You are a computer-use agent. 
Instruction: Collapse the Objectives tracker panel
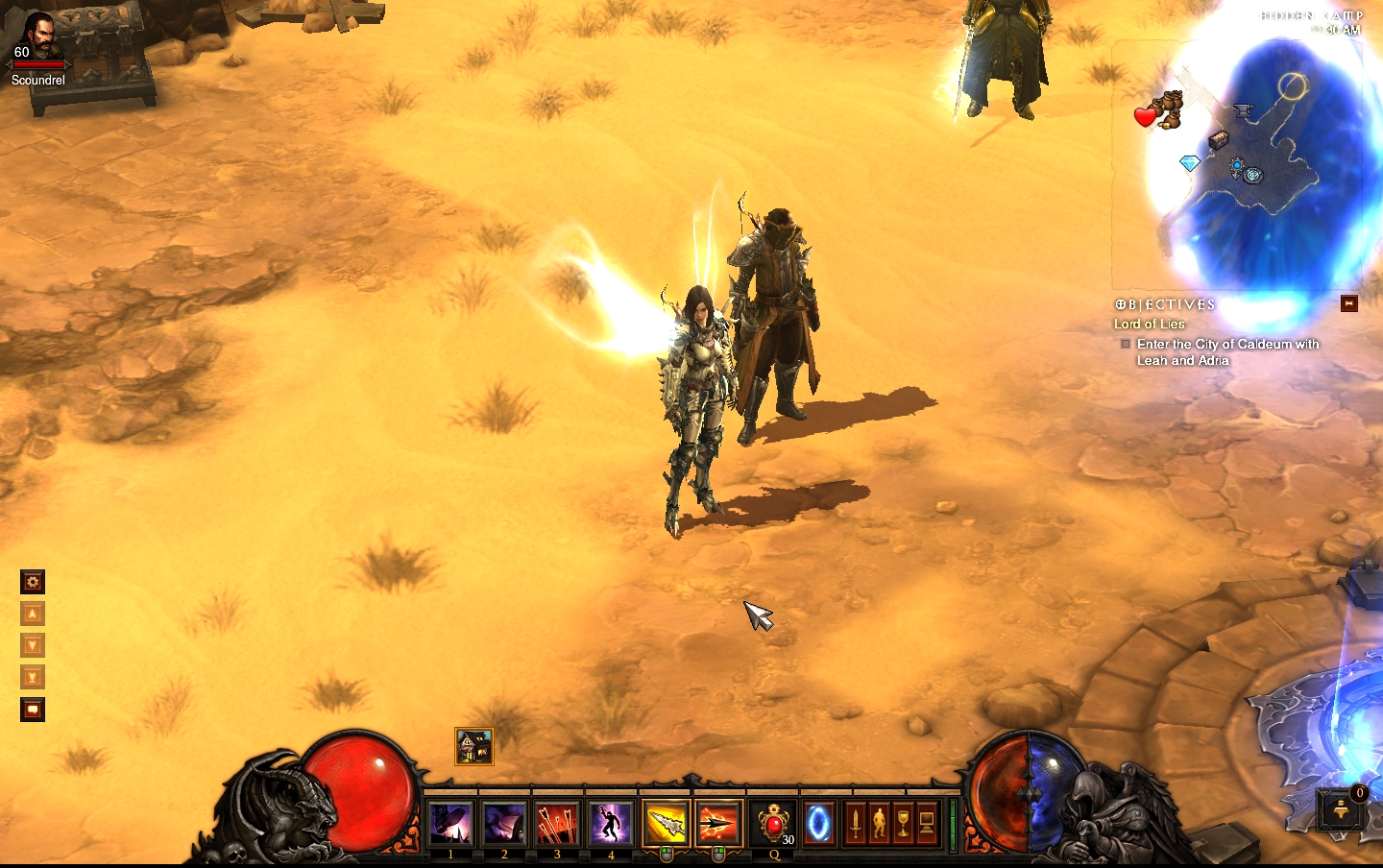click(x=1349, y=303)
